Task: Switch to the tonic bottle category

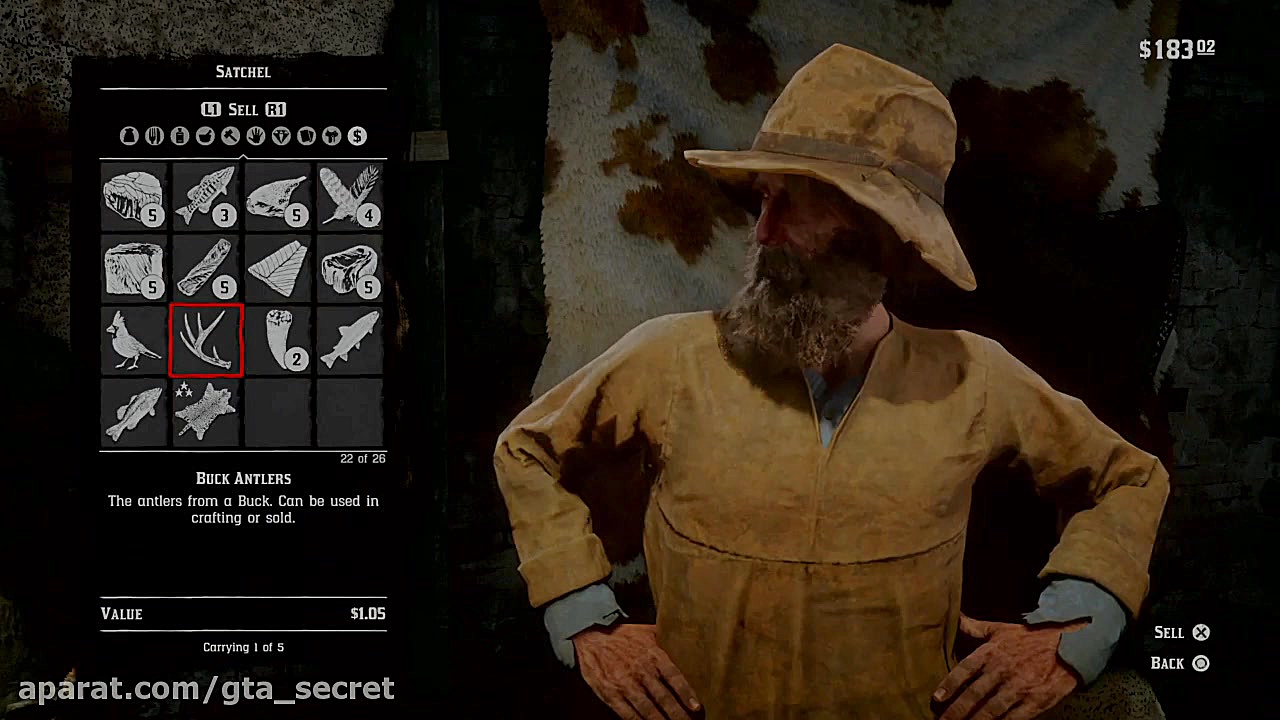Action: tap(180, 136)
